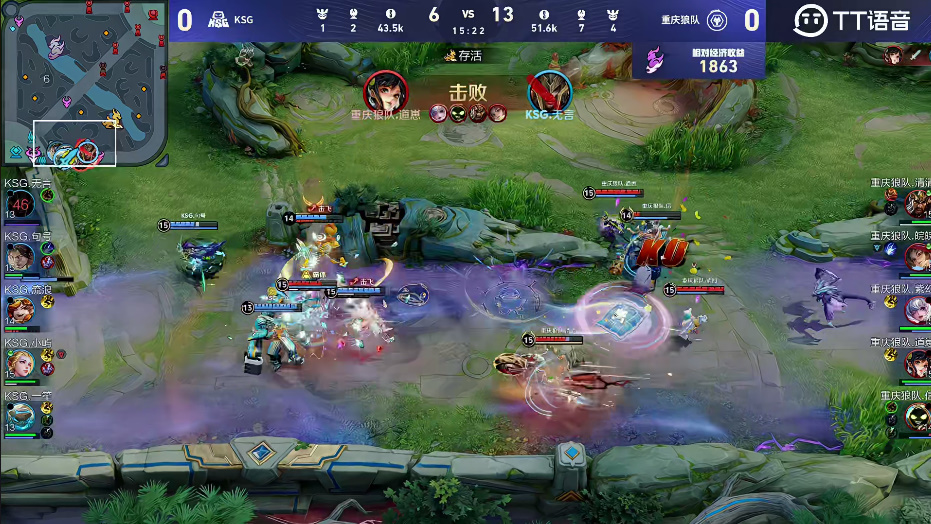The width and height of the screenshot is (931, 524).
Task: Select KSG.小屿's blonde hero portrait
Action: tap(21, 363)
